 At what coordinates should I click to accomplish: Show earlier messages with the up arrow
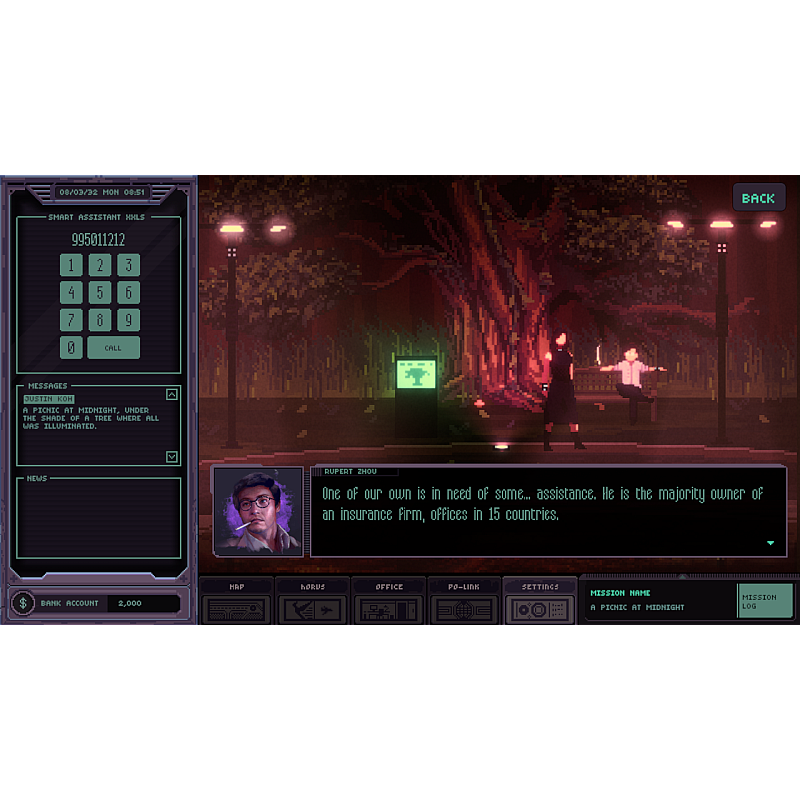coord(172,394)
